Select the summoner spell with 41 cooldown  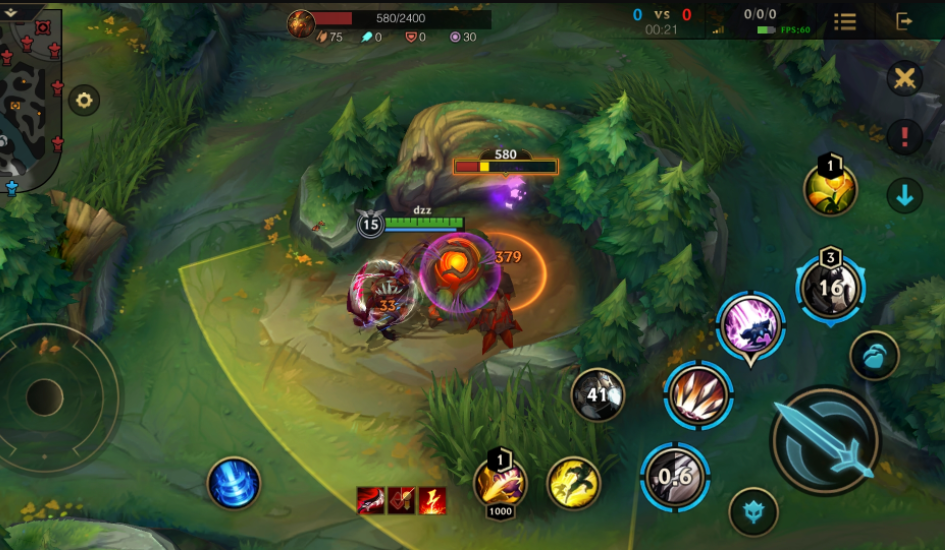pyautogui.click(x=598, y=395)
